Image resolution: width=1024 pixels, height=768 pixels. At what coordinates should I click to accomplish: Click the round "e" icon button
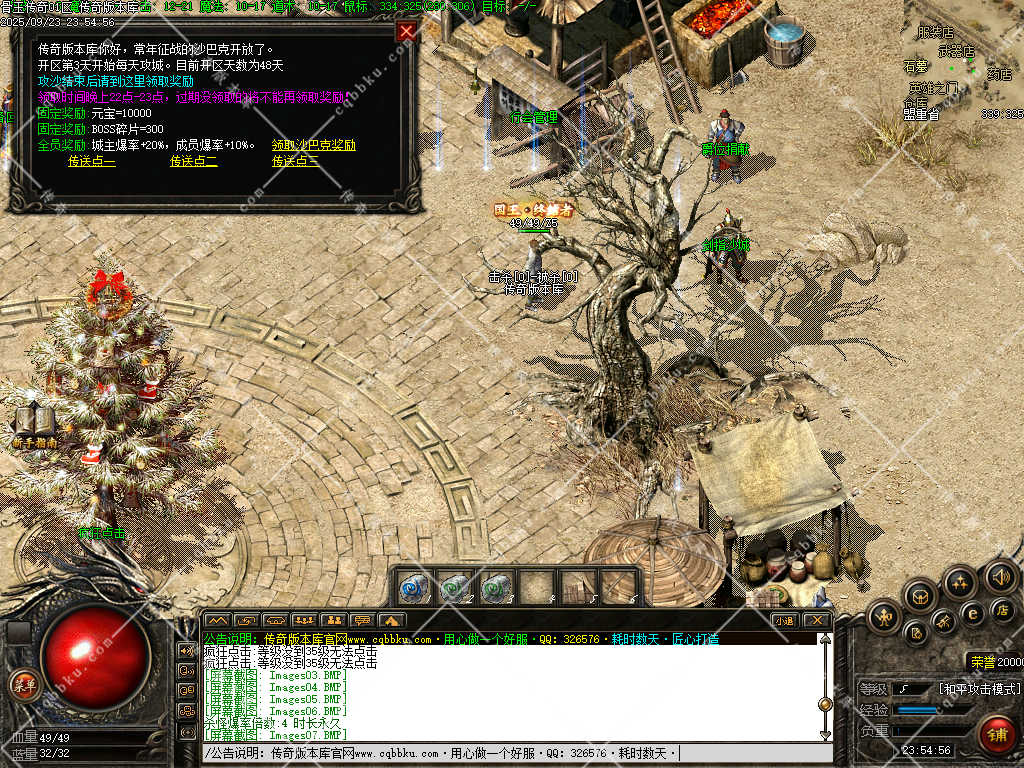(x=972, y=612)
